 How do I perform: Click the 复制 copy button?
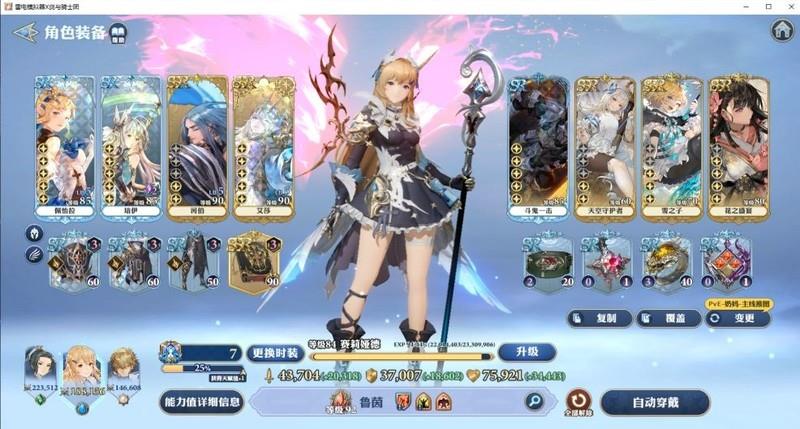[601, 318]
